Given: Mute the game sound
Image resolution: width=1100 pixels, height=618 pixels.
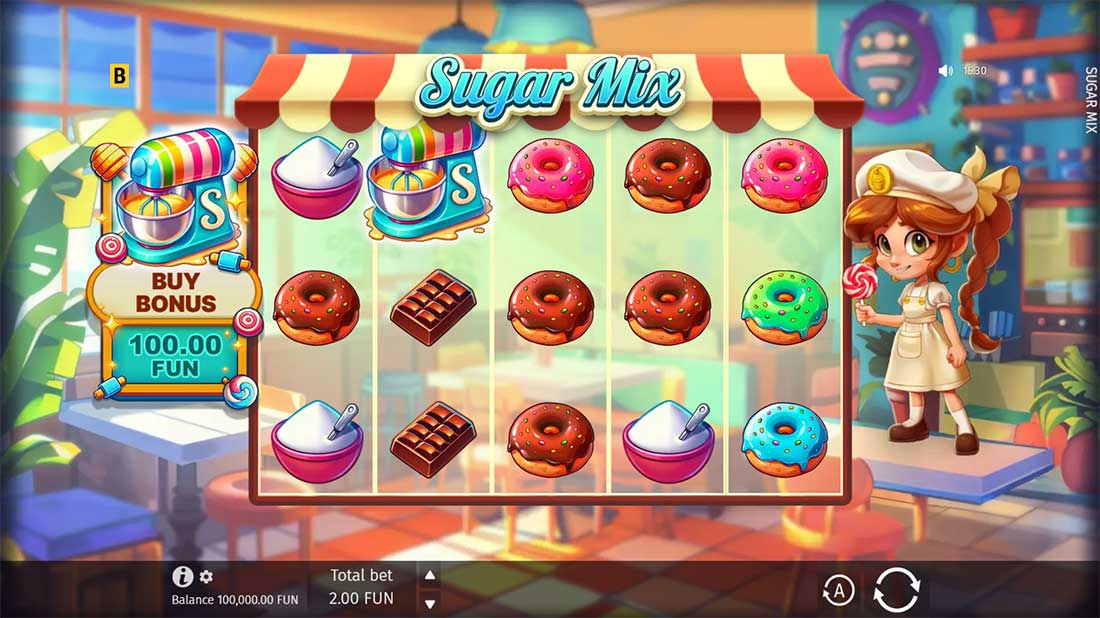Looking at the screenshot, I should (x=945, y=71).
